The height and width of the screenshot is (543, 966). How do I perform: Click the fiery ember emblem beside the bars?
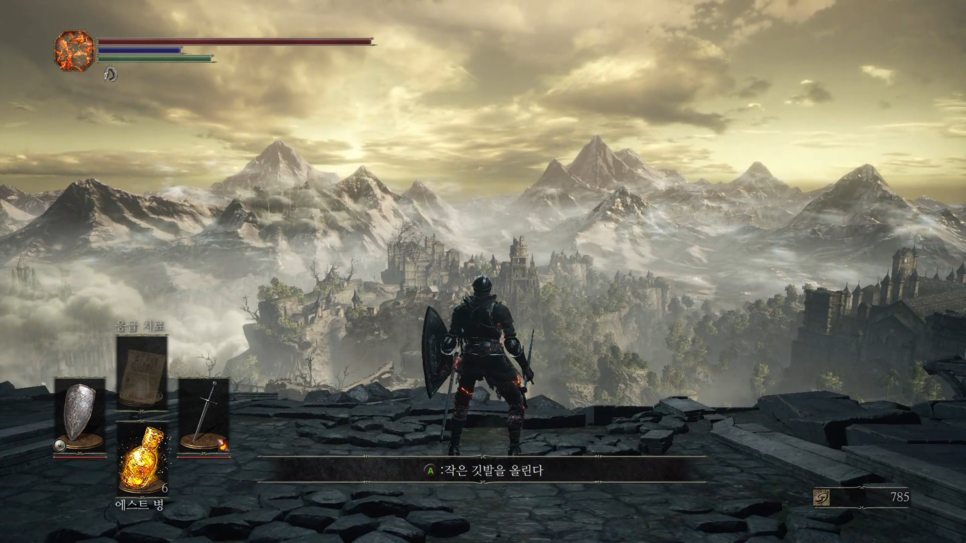[x=74, y=50]
